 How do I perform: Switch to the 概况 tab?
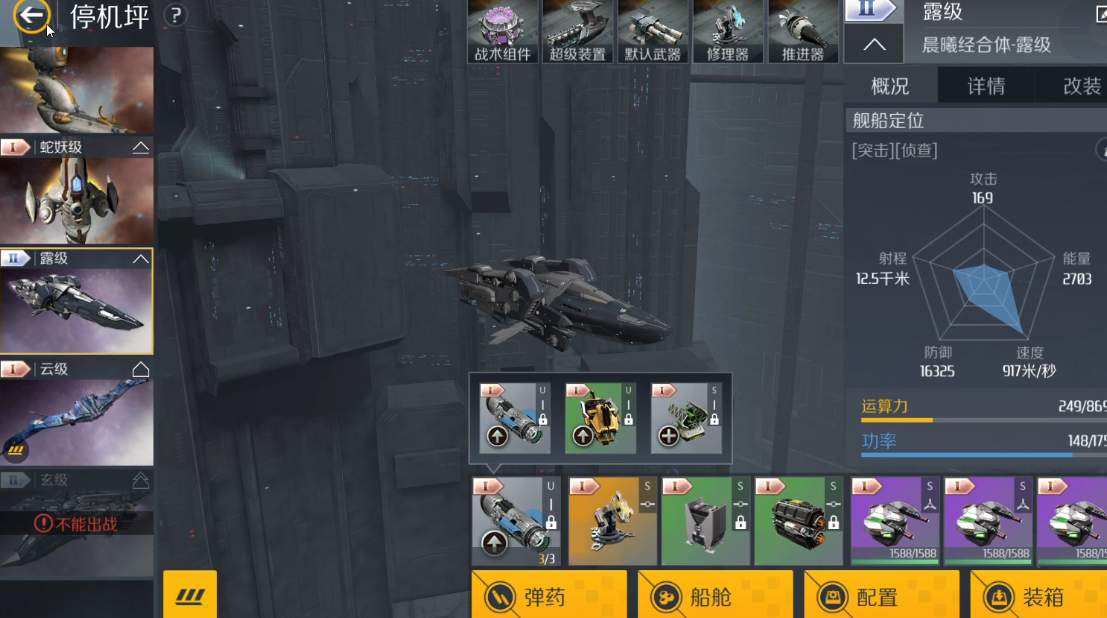coord(890,86)
